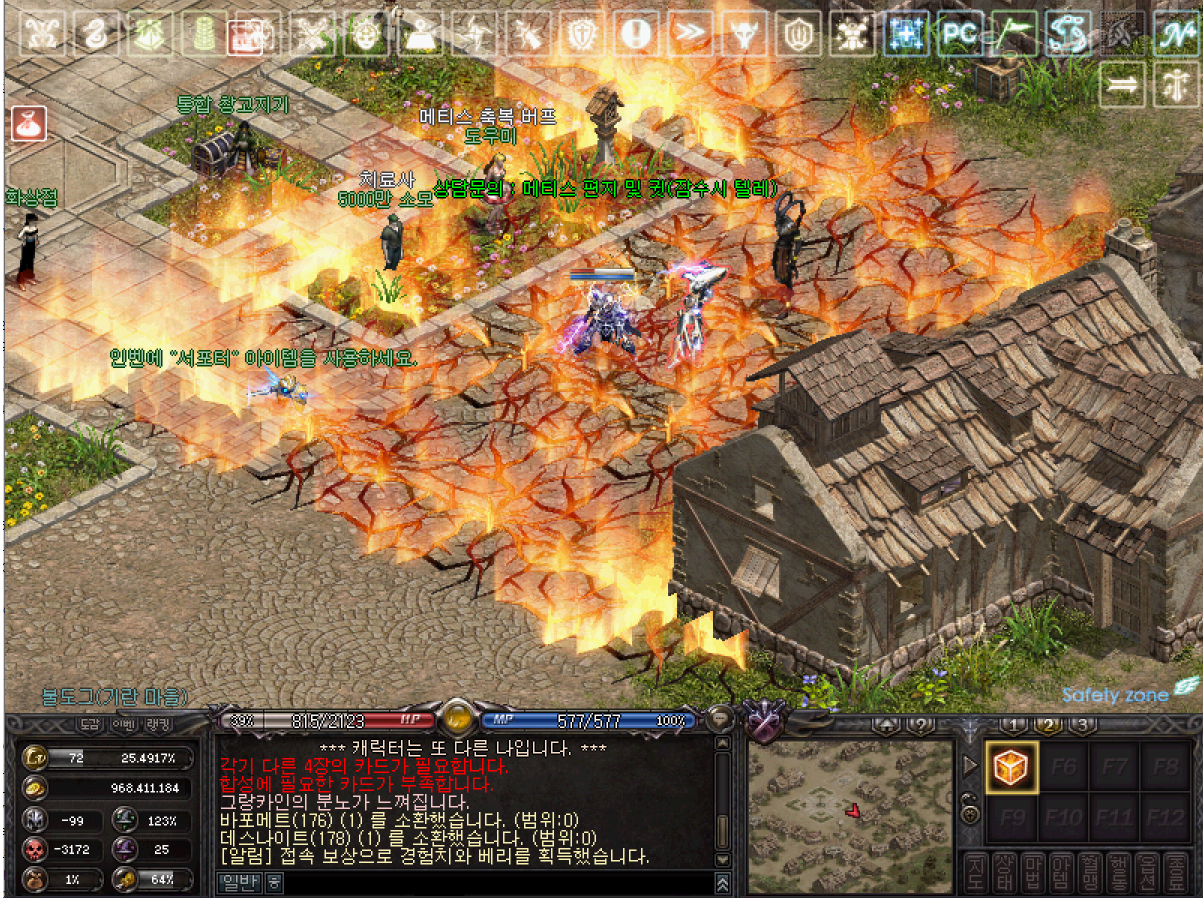Click the exclamation mark icon in top bar
This screenshot has height=898, width=1203.
[x=635, y=35]
